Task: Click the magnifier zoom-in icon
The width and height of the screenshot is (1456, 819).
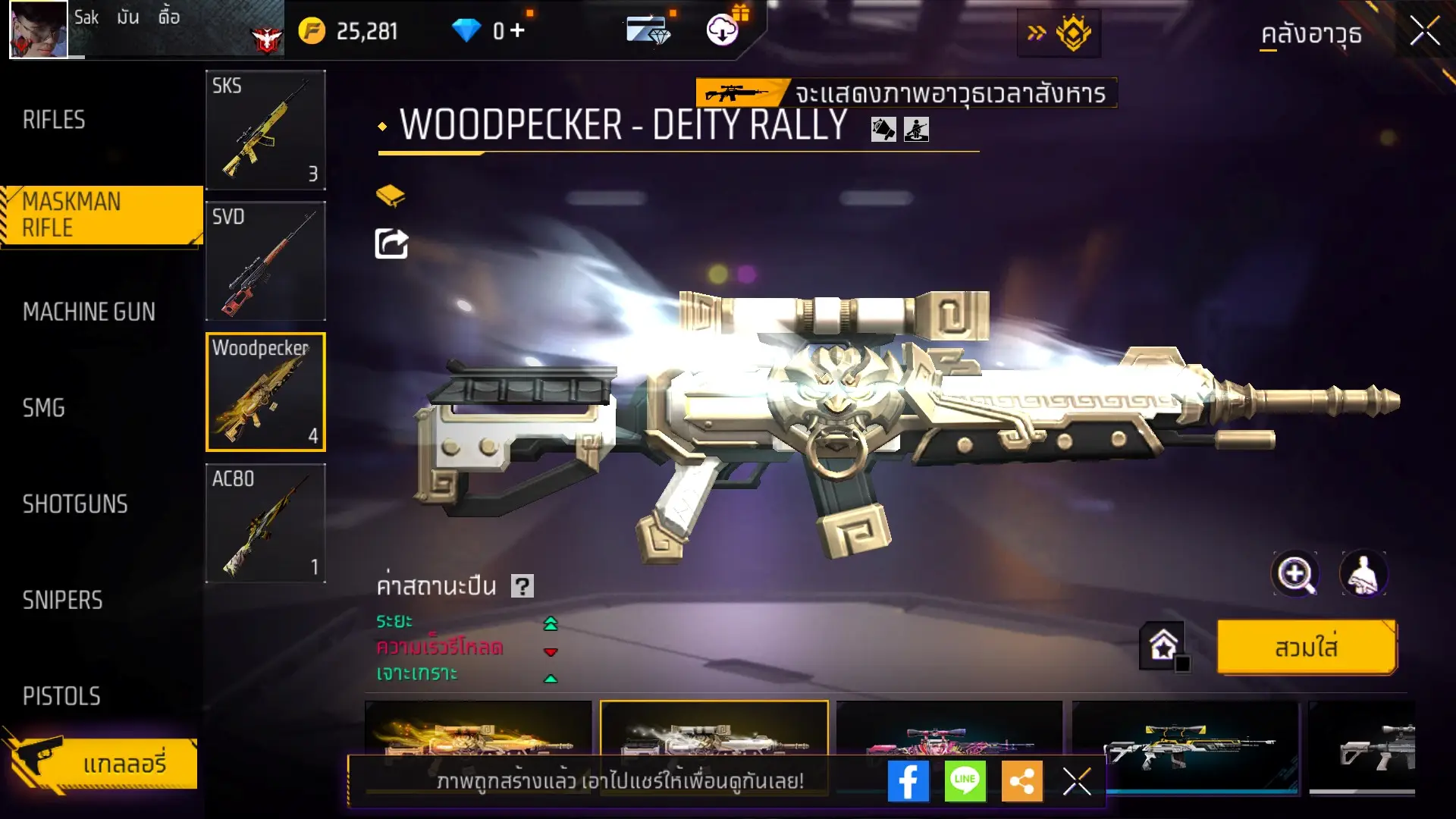Action: point(1295,574)
